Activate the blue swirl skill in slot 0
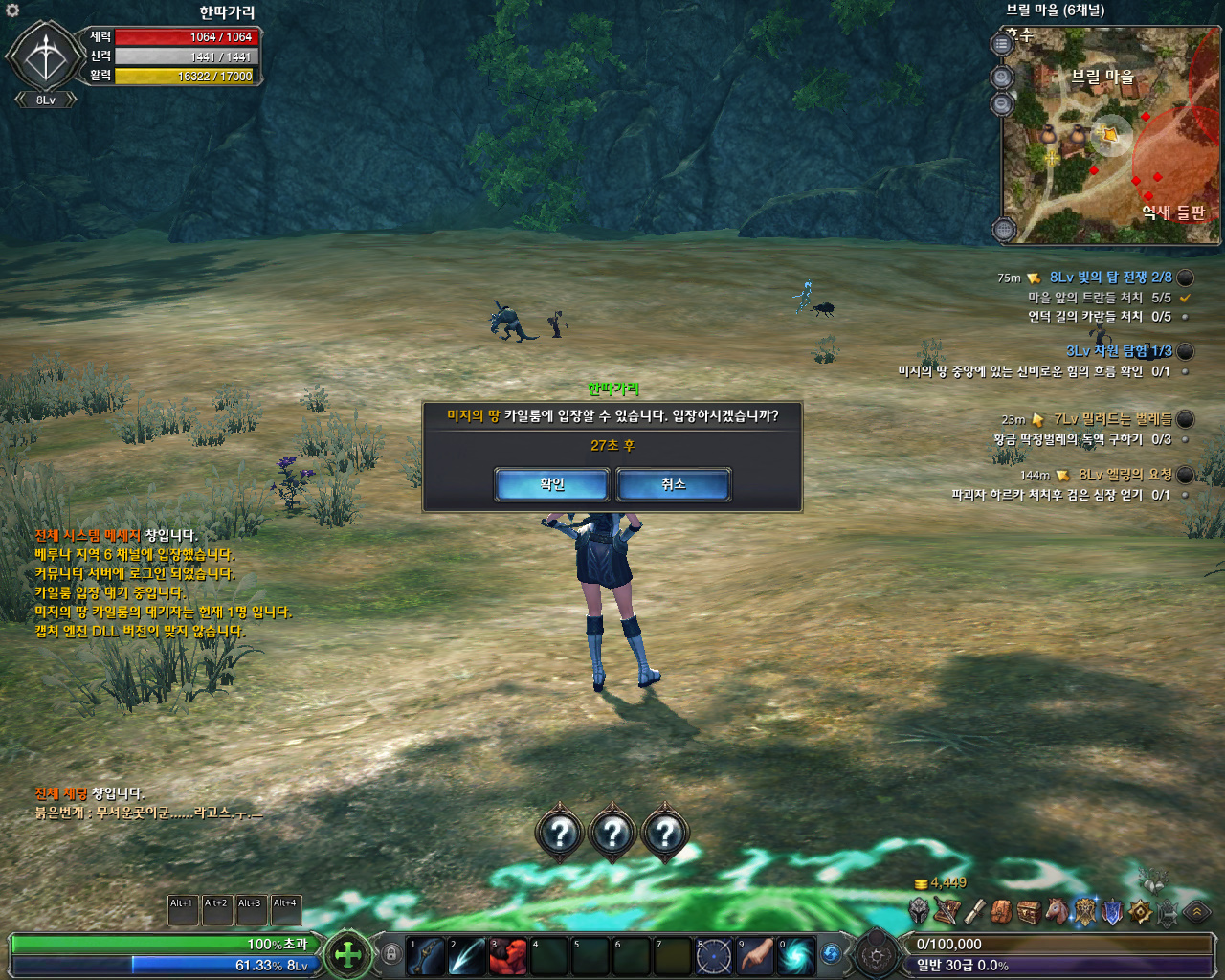Viewport: 1225px width, 980px height. (x=795, y=956)
